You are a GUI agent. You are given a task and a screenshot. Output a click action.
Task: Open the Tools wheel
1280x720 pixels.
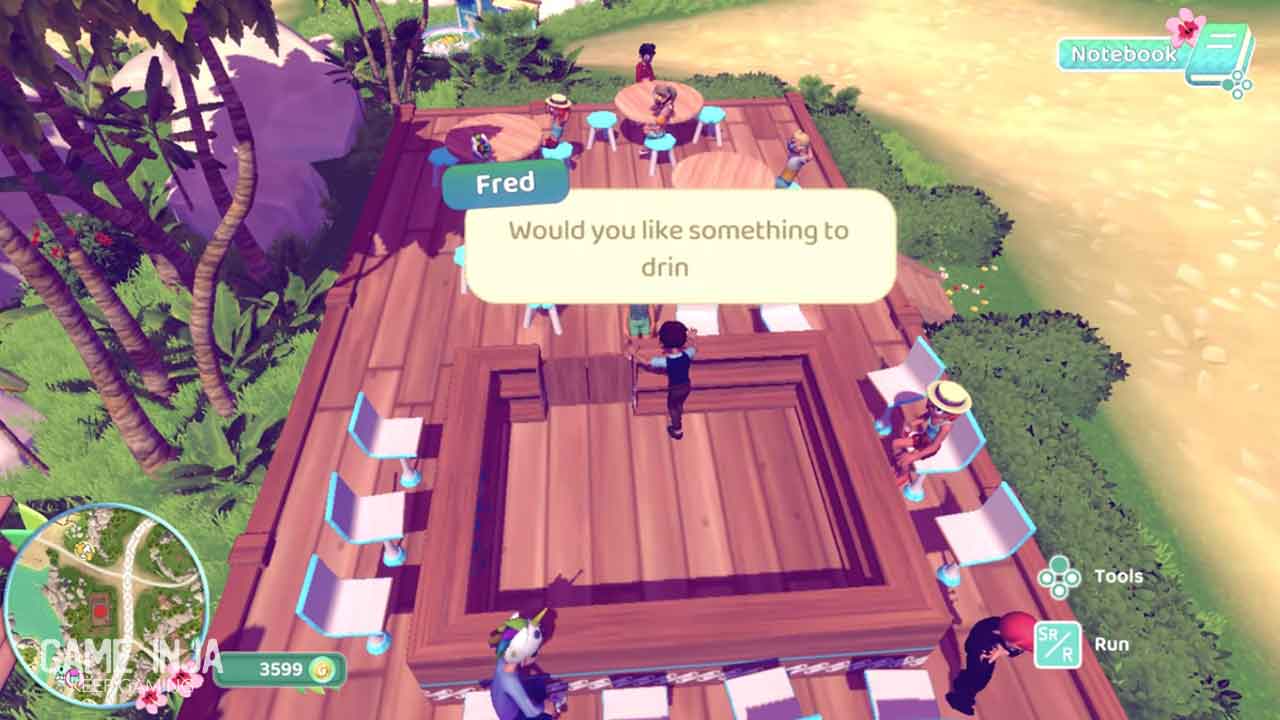(1059, 577)
